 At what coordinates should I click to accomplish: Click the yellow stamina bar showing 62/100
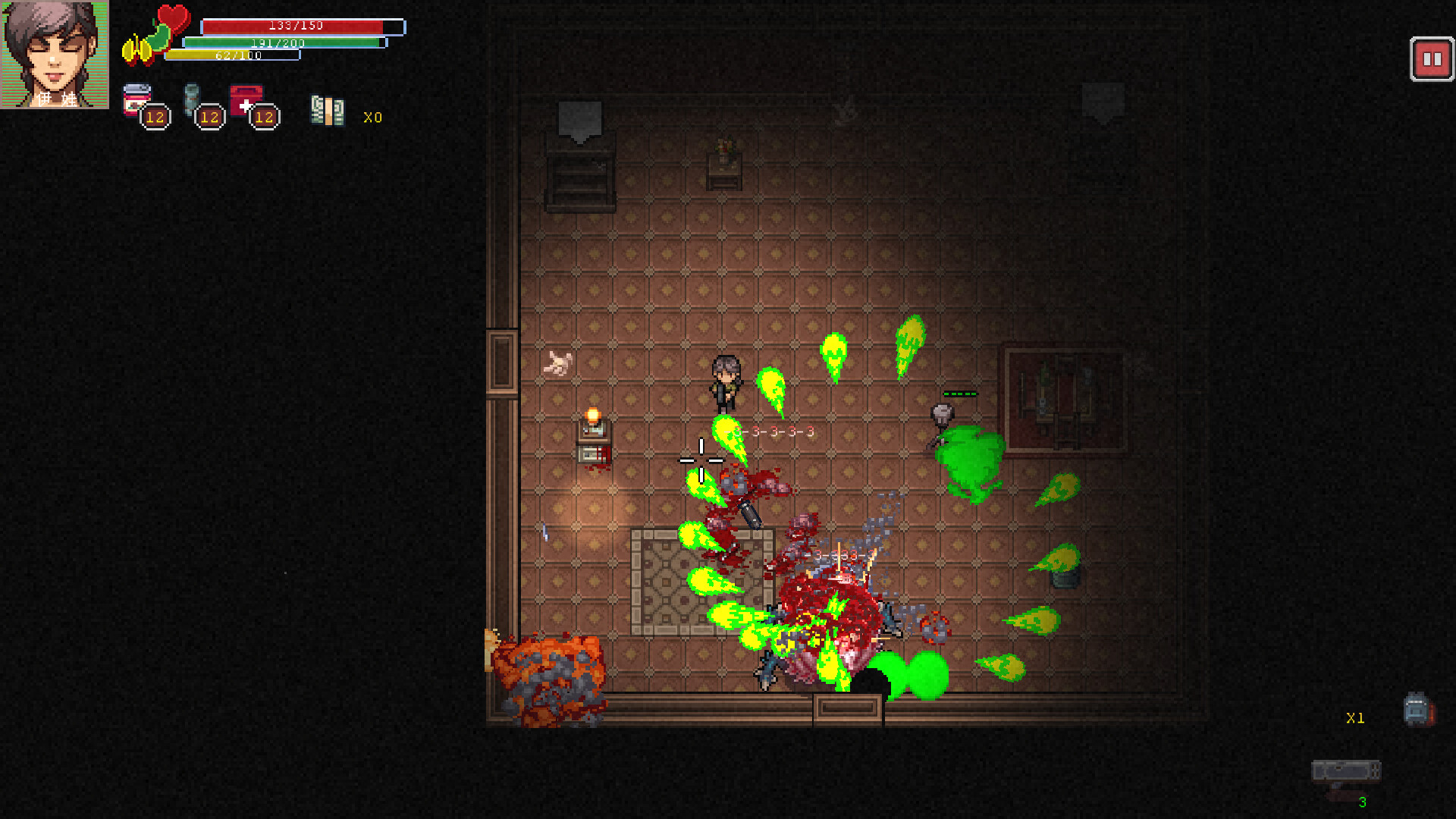tap(227, 55)
